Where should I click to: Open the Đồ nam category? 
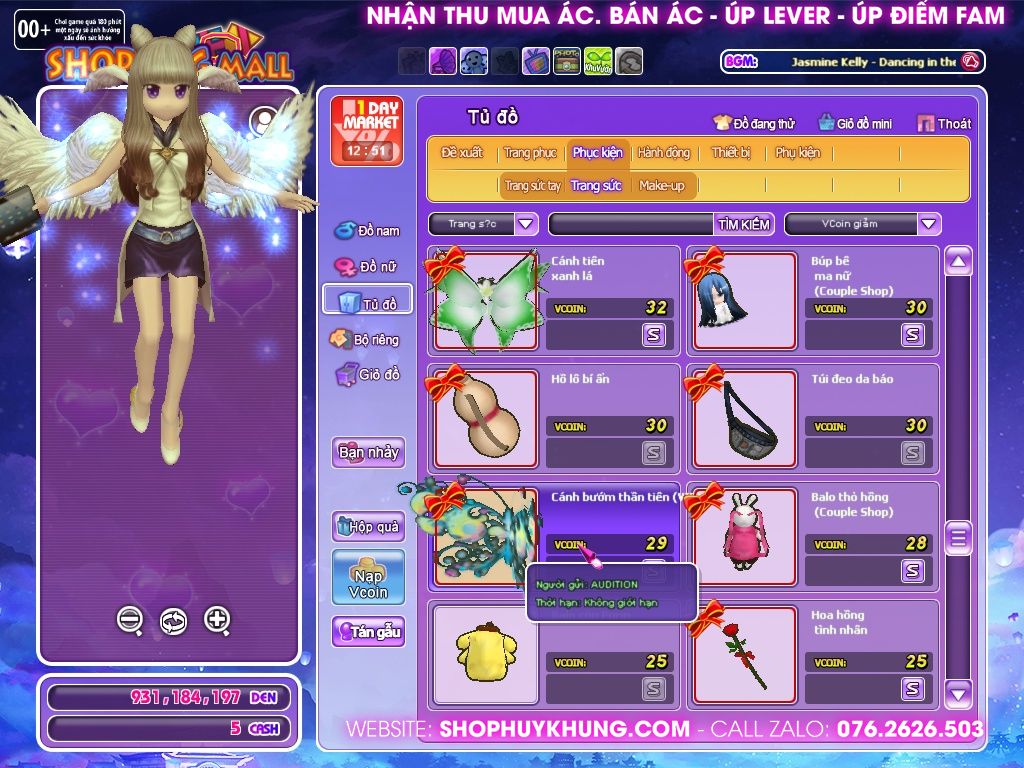pyautogui.click(x=367, y=231)
